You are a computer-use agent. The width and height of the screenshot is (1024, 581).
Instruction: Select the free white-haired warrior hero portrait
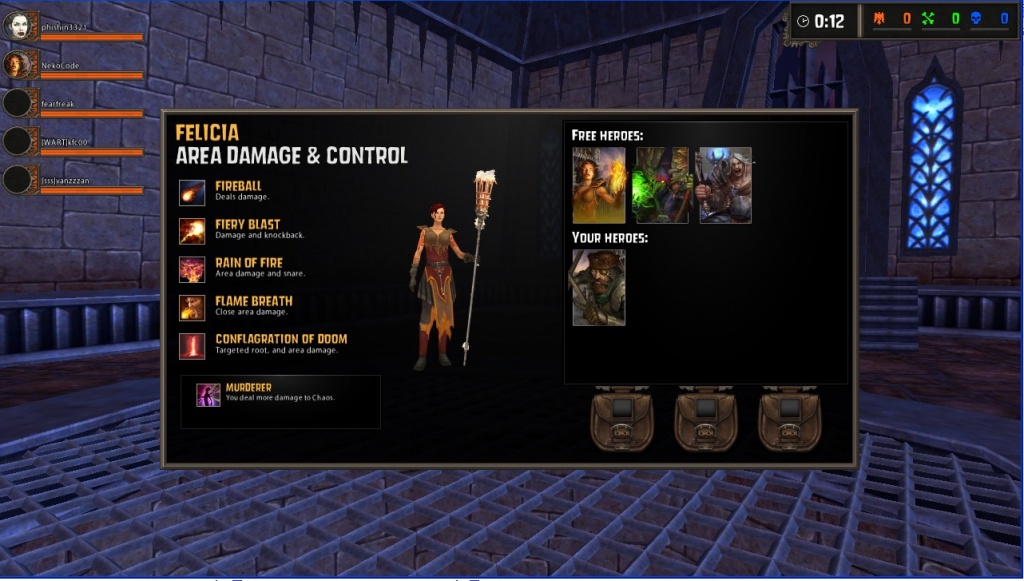(725, 185)
